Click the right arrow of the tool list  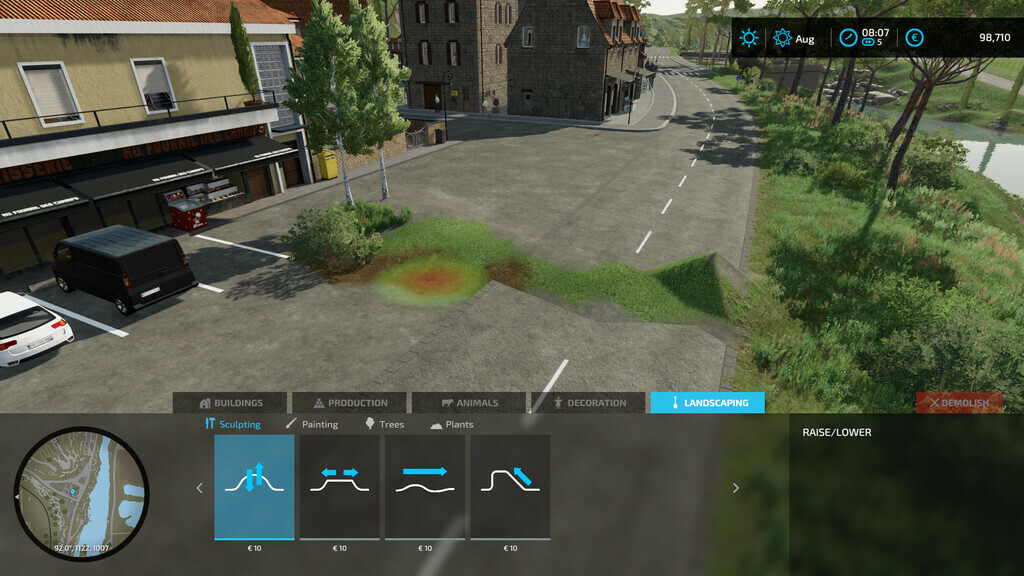click(x=736, y=488)
